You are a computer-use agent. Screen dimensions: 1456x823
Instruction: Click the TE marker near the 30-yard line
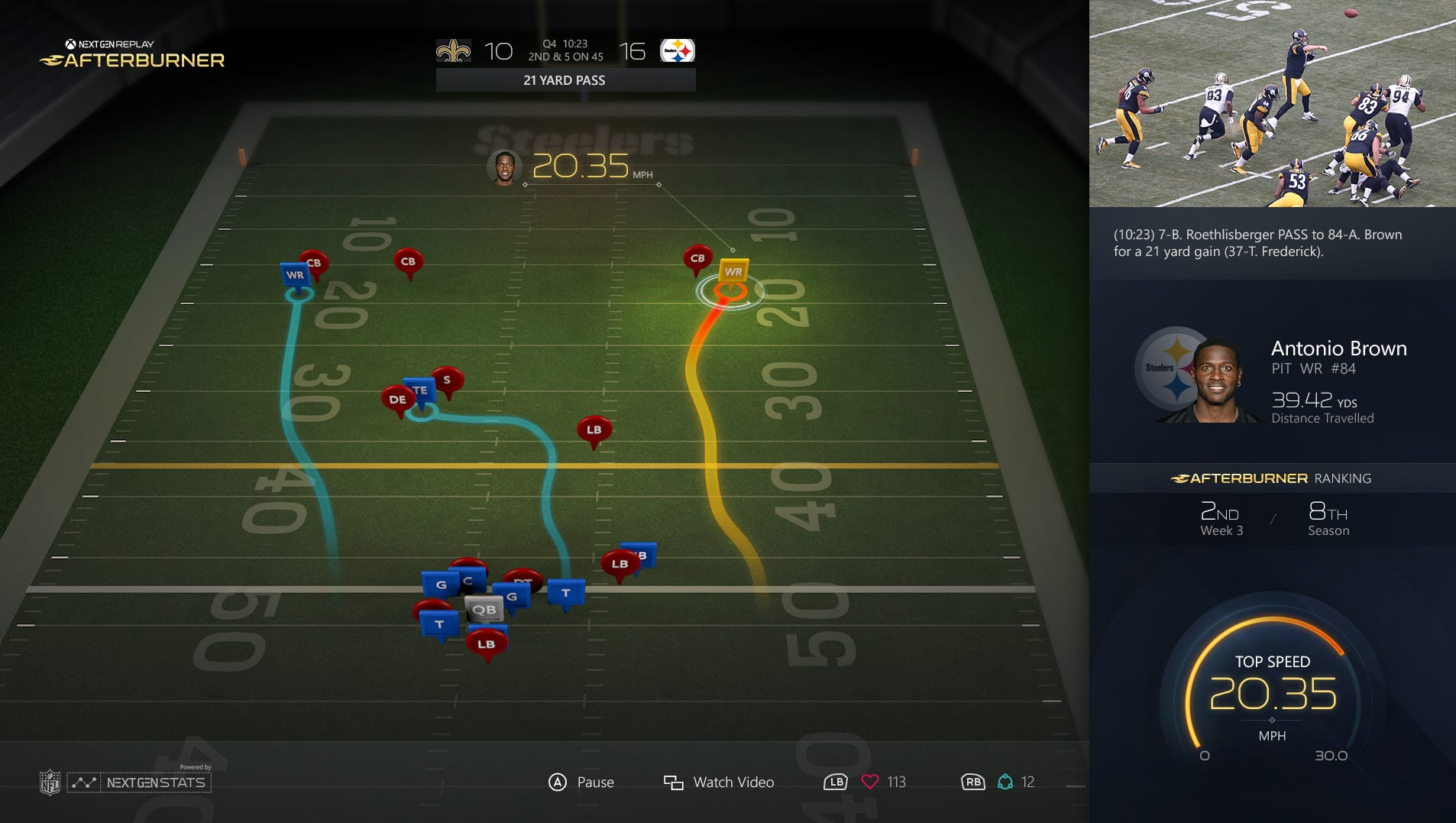pyautogui.click(x=419, y=390)
